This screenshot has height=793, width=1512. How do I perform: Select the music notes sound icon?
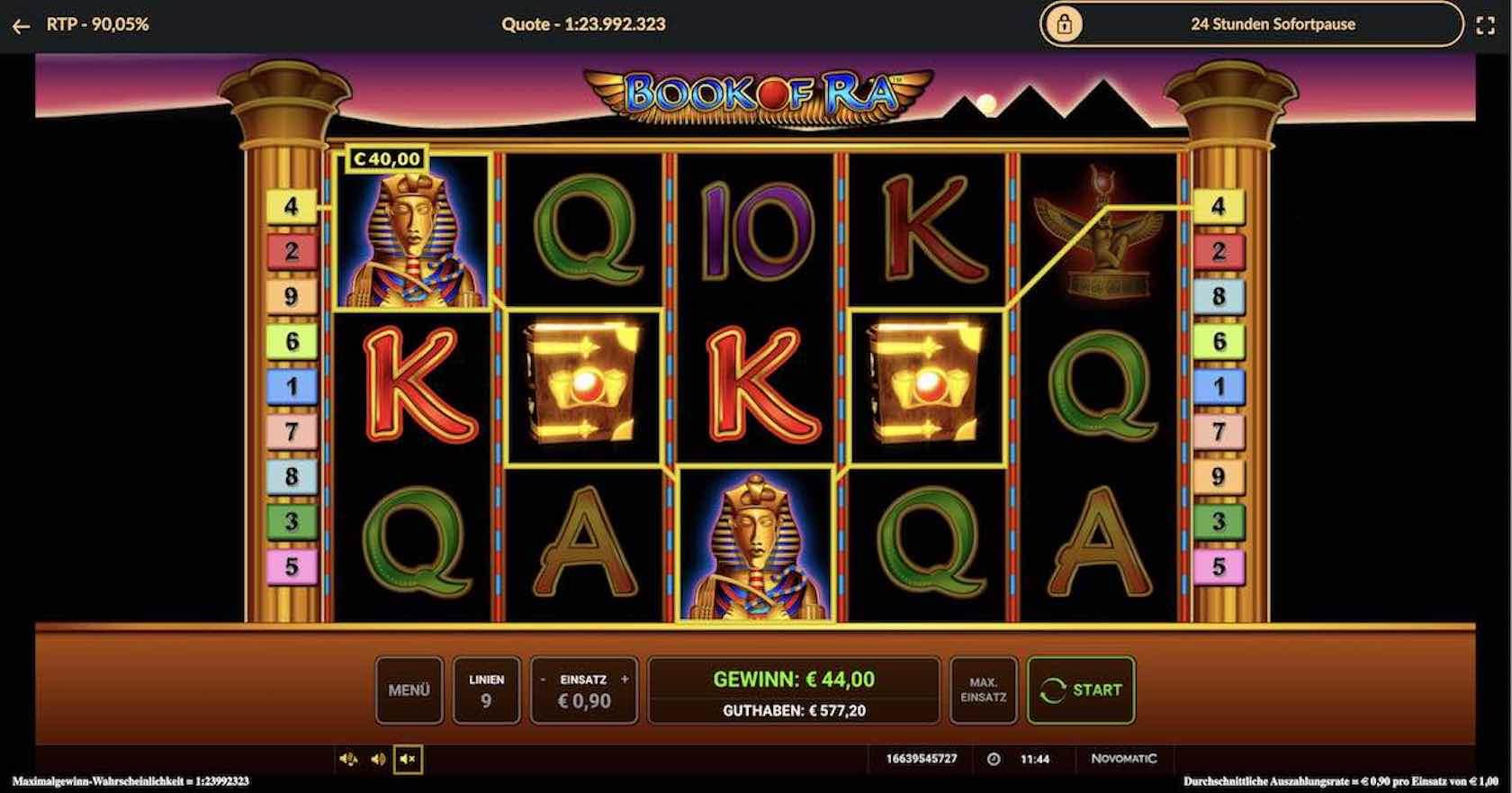pyautogui.click(x=349, y=759)
